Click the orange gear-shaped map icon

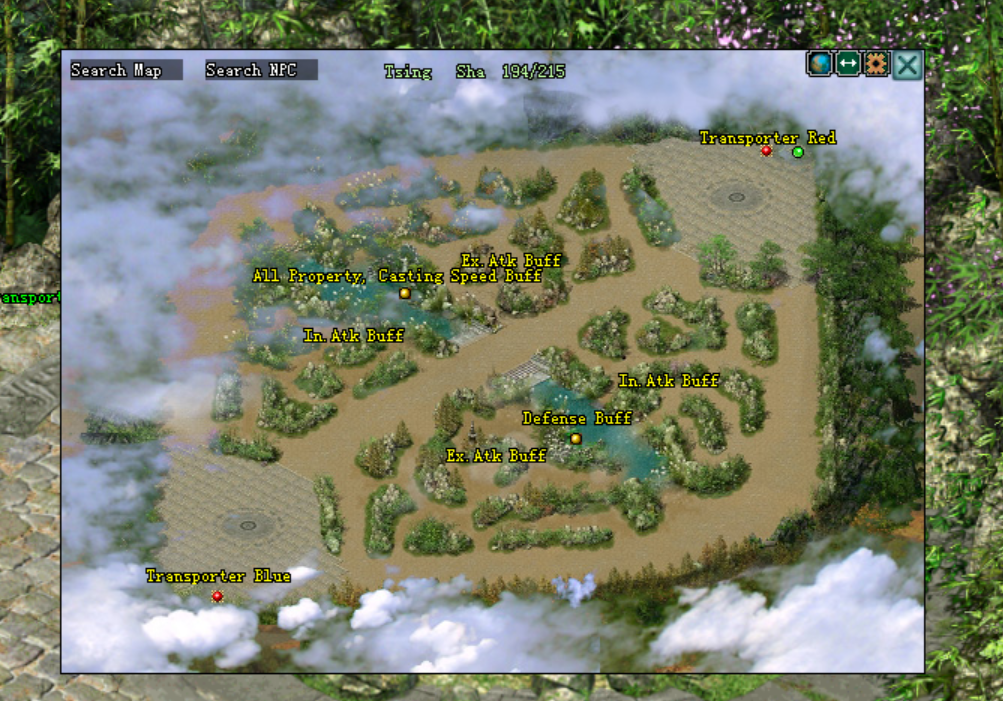click(x=876, y=64)
